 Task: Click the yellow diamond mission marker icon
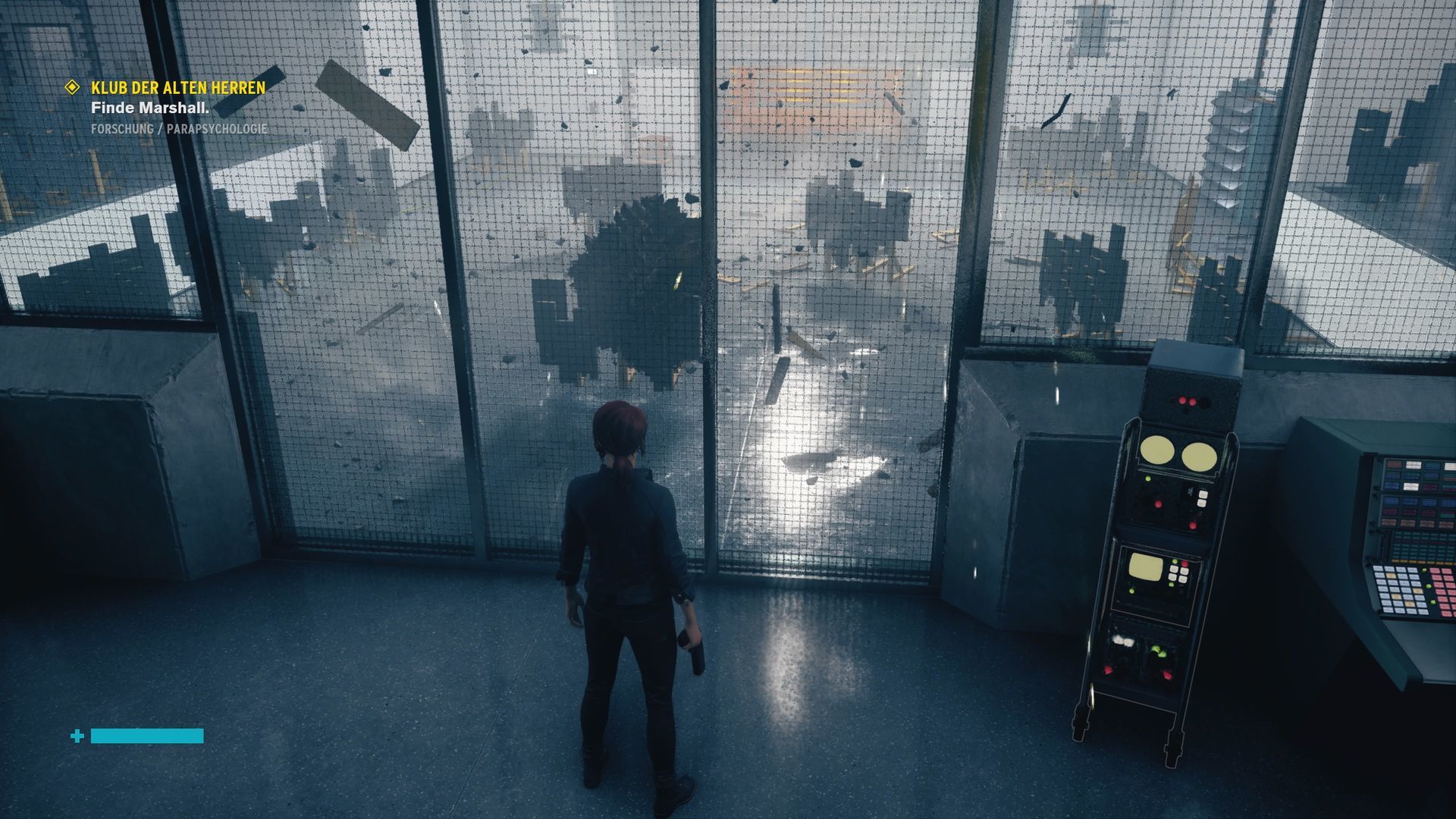(72, 88)
